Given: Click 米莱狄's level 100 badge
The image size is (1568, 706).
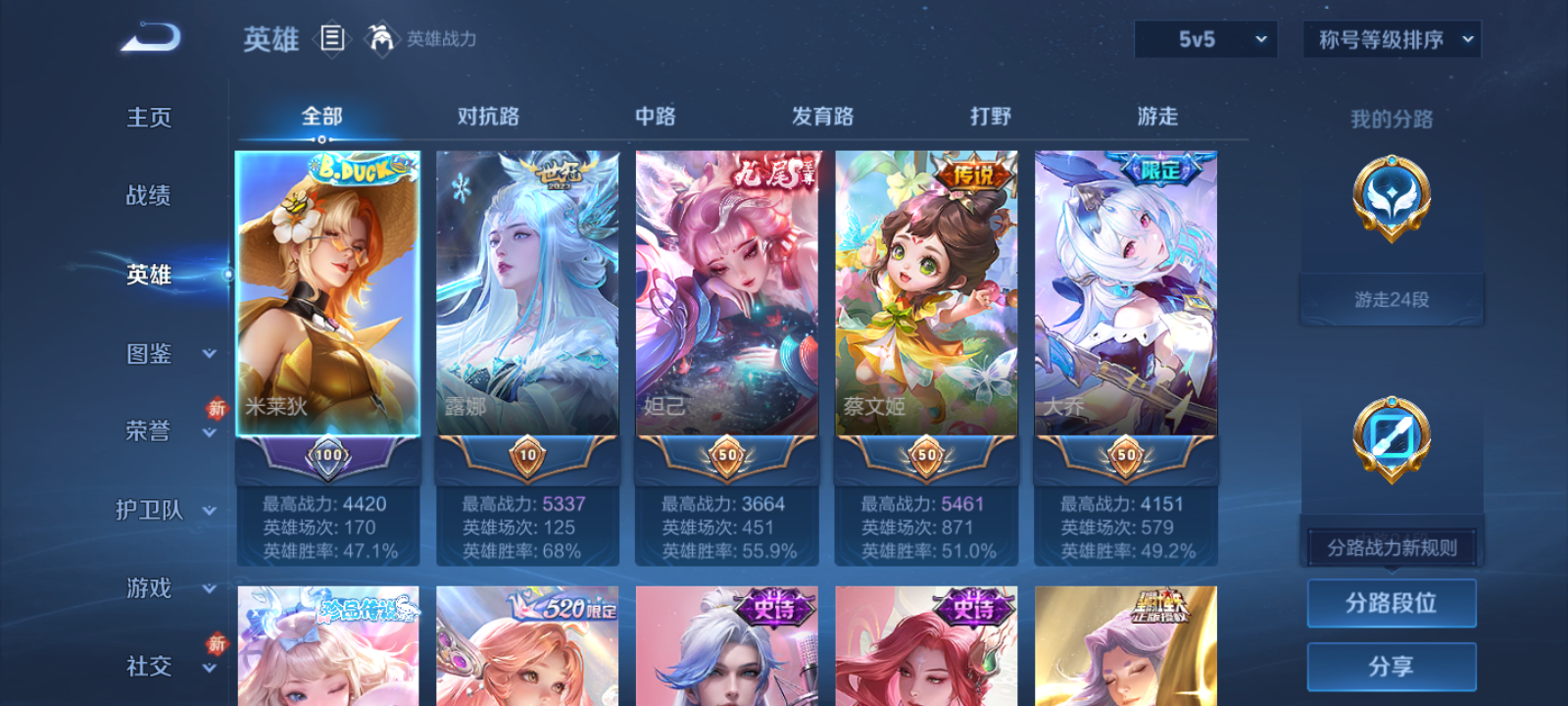Looking at the screenshot, I should tap(329, 453).
